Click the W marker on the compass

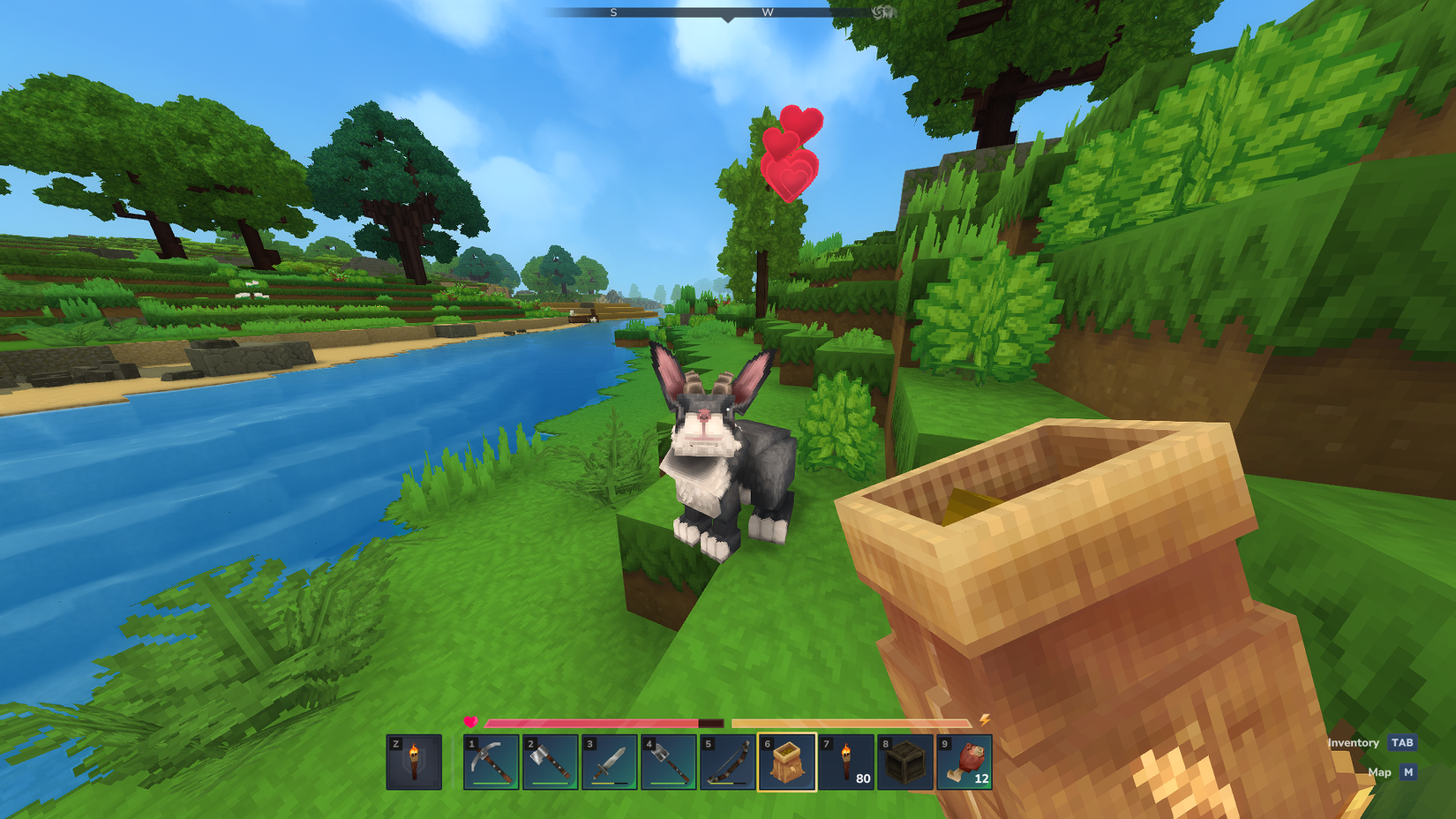[x=767, y=12]
